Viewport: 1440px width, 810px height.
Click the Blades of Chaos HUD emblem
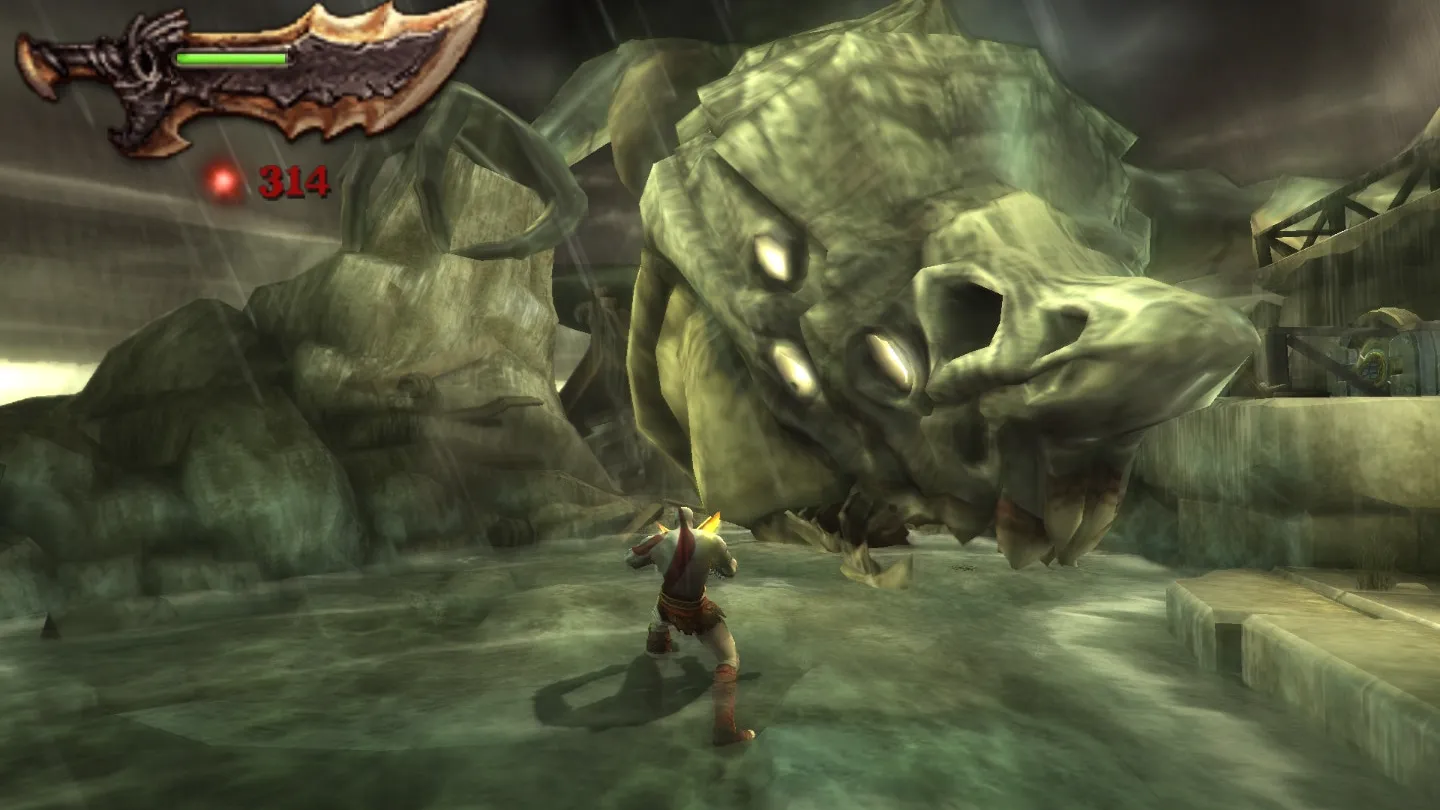[250, 78]
